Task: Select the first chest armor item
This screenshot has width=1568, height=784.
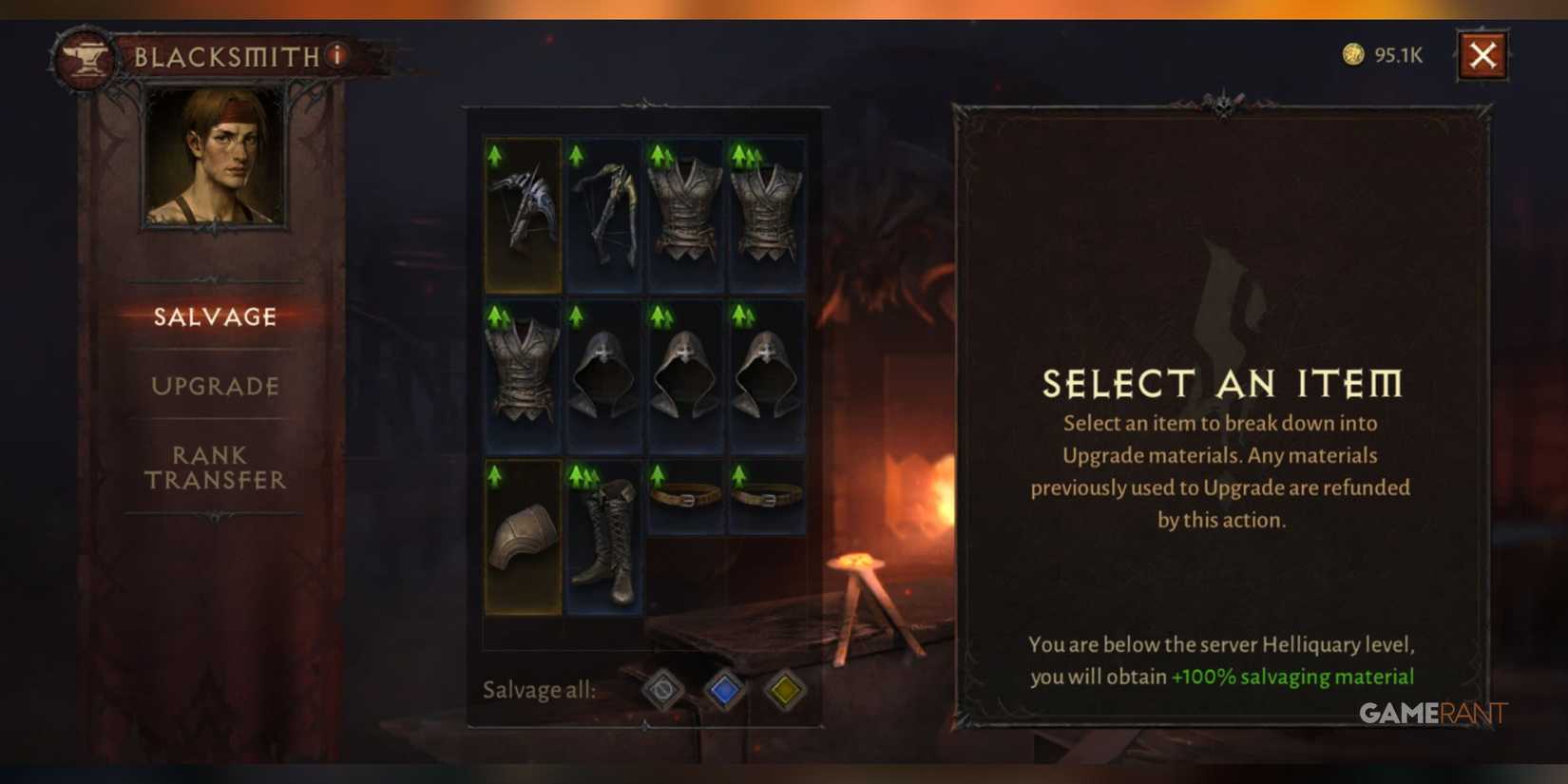Action: 683,211
